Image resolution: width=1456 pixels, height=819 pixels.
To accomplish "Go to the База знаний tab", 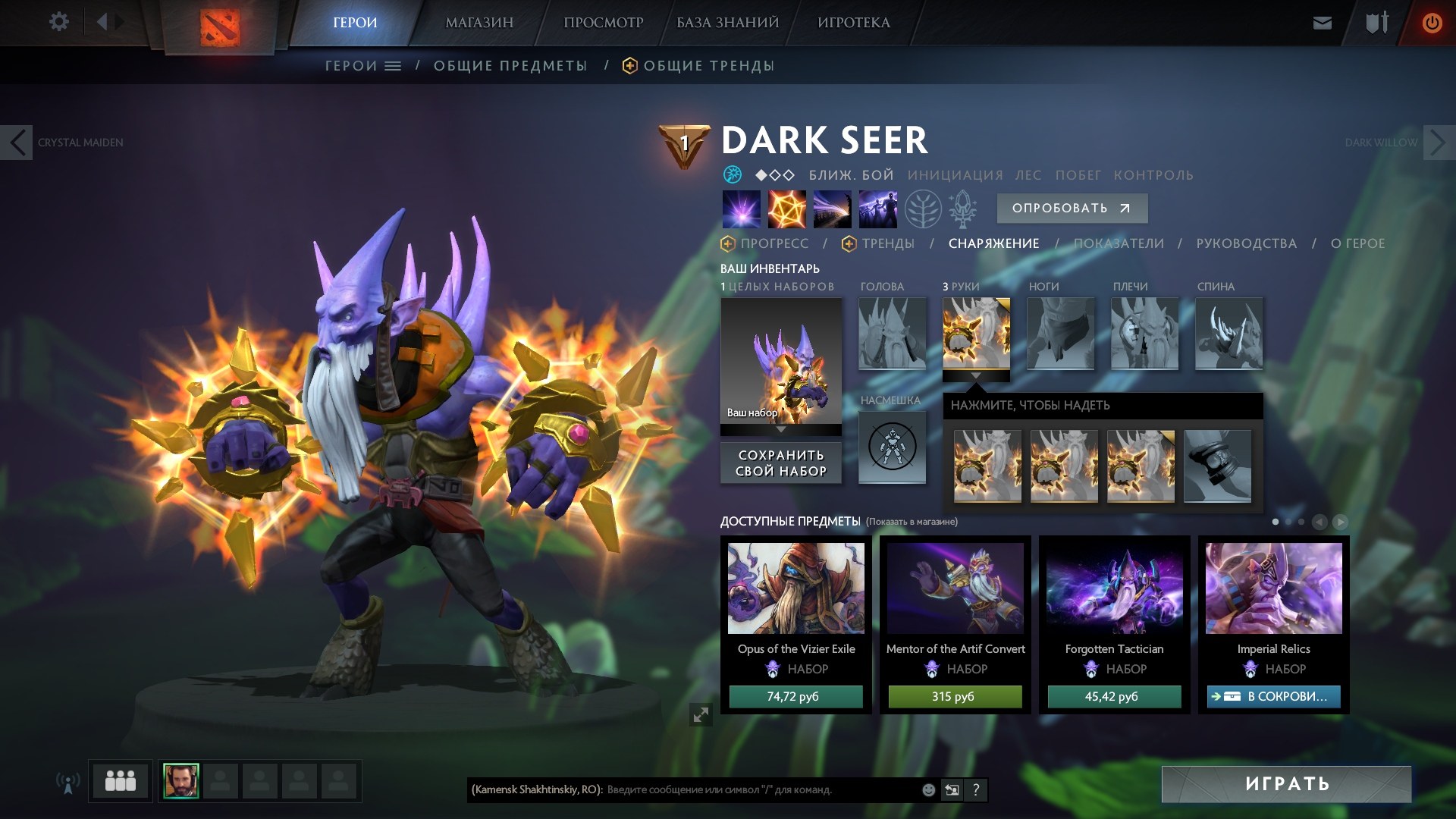I will point(727,23).
